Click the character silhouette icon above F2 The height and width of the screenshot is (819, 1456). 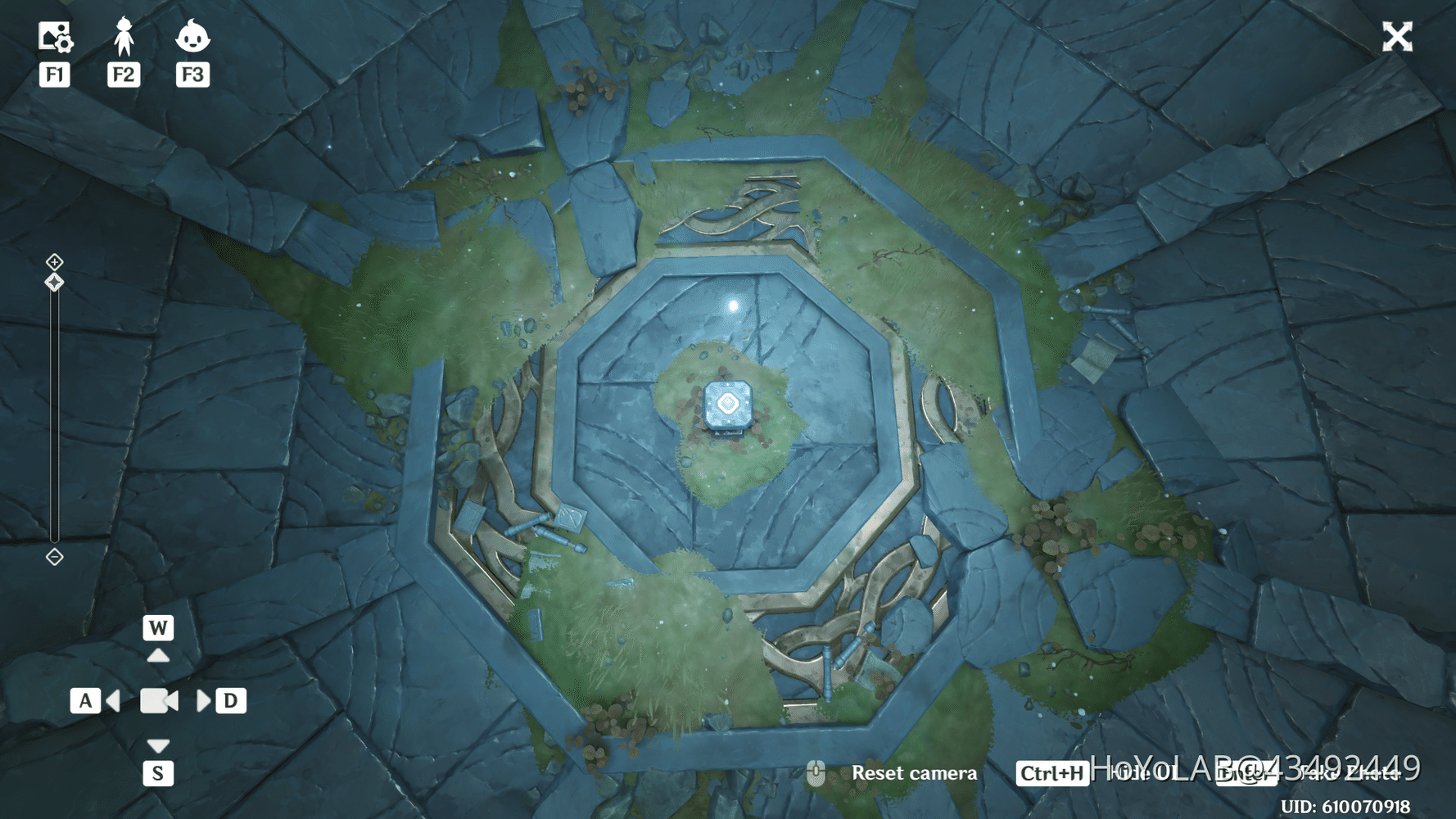pyautogui.click(x=123, y=34)
